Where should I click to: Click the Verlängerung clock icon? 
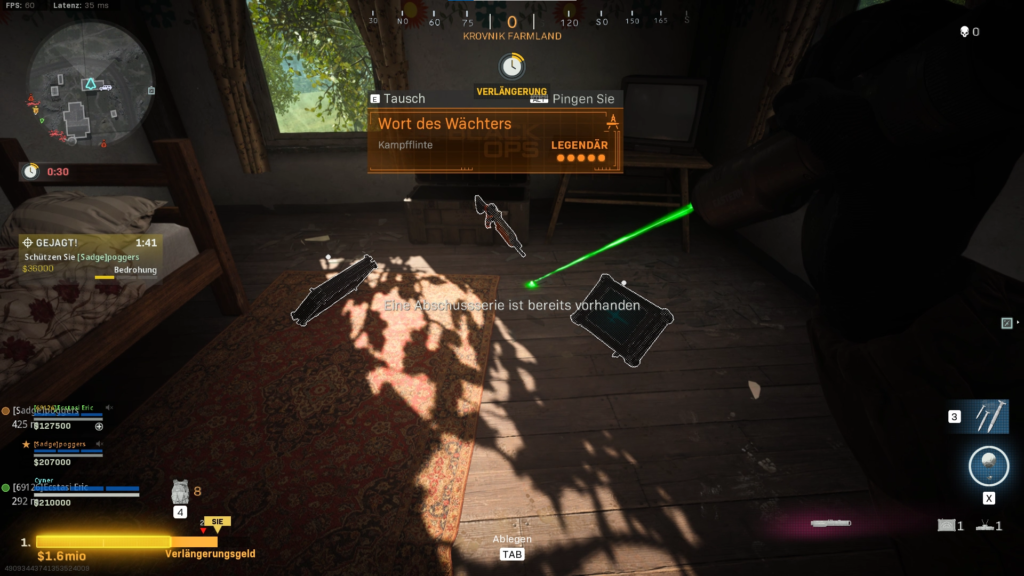511,67
